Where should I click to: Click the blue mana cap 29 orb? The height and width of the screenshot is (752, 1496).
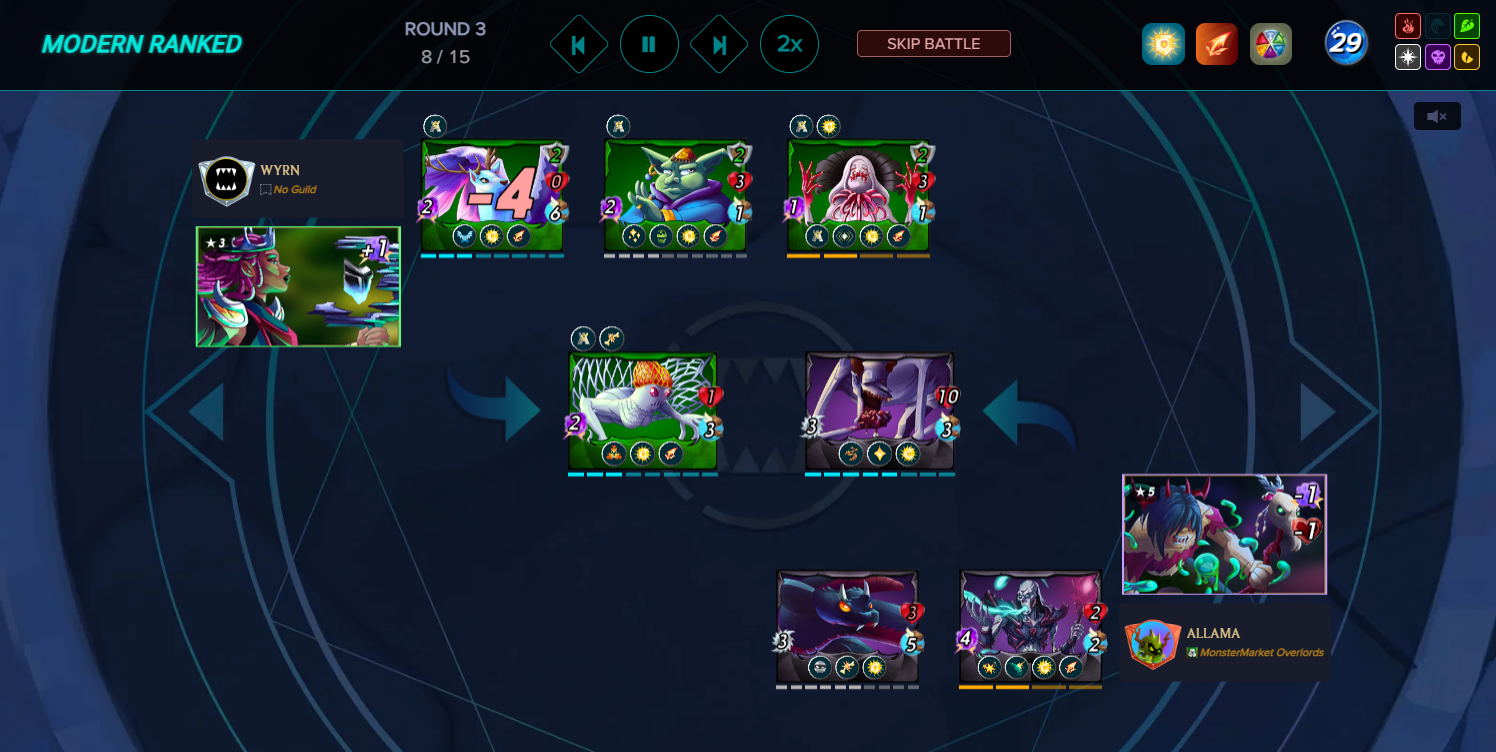[x=1345, y=44]
